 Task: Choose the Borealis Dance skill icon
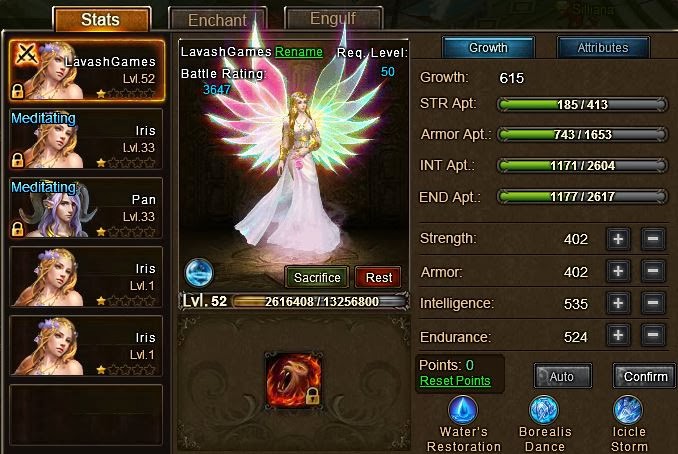pos(545,409)
